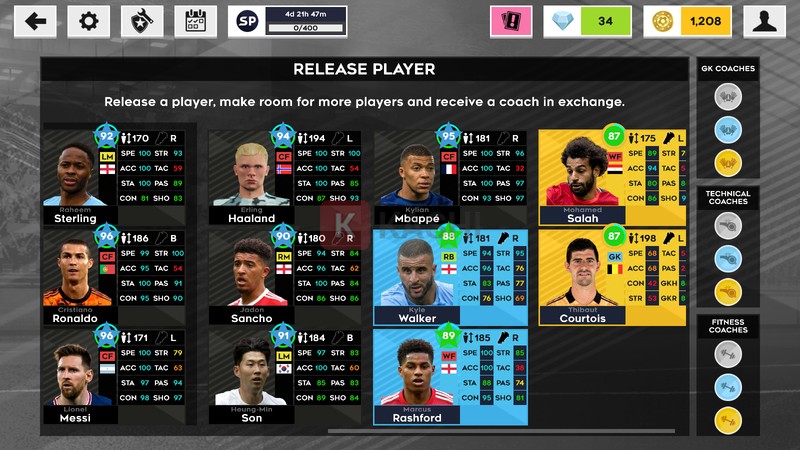Open the calendar schedule button

194,21
